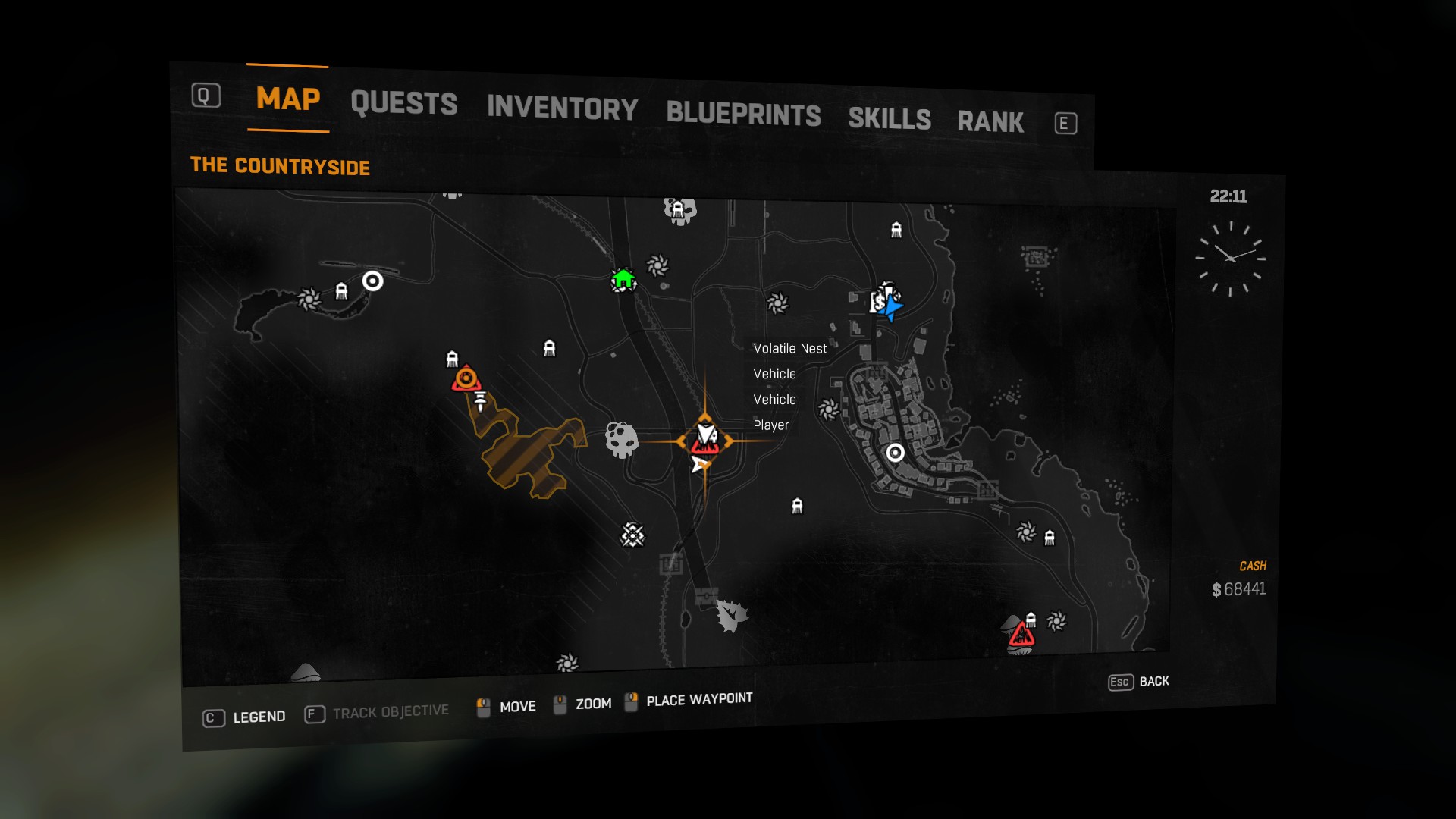Click the large skull map marker

point(621,439)
